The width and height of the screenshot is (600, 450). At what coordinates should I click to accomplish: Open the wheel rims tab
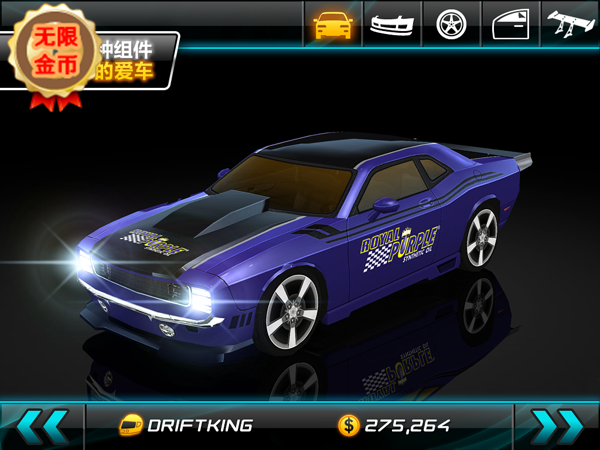tap(452, 24)
